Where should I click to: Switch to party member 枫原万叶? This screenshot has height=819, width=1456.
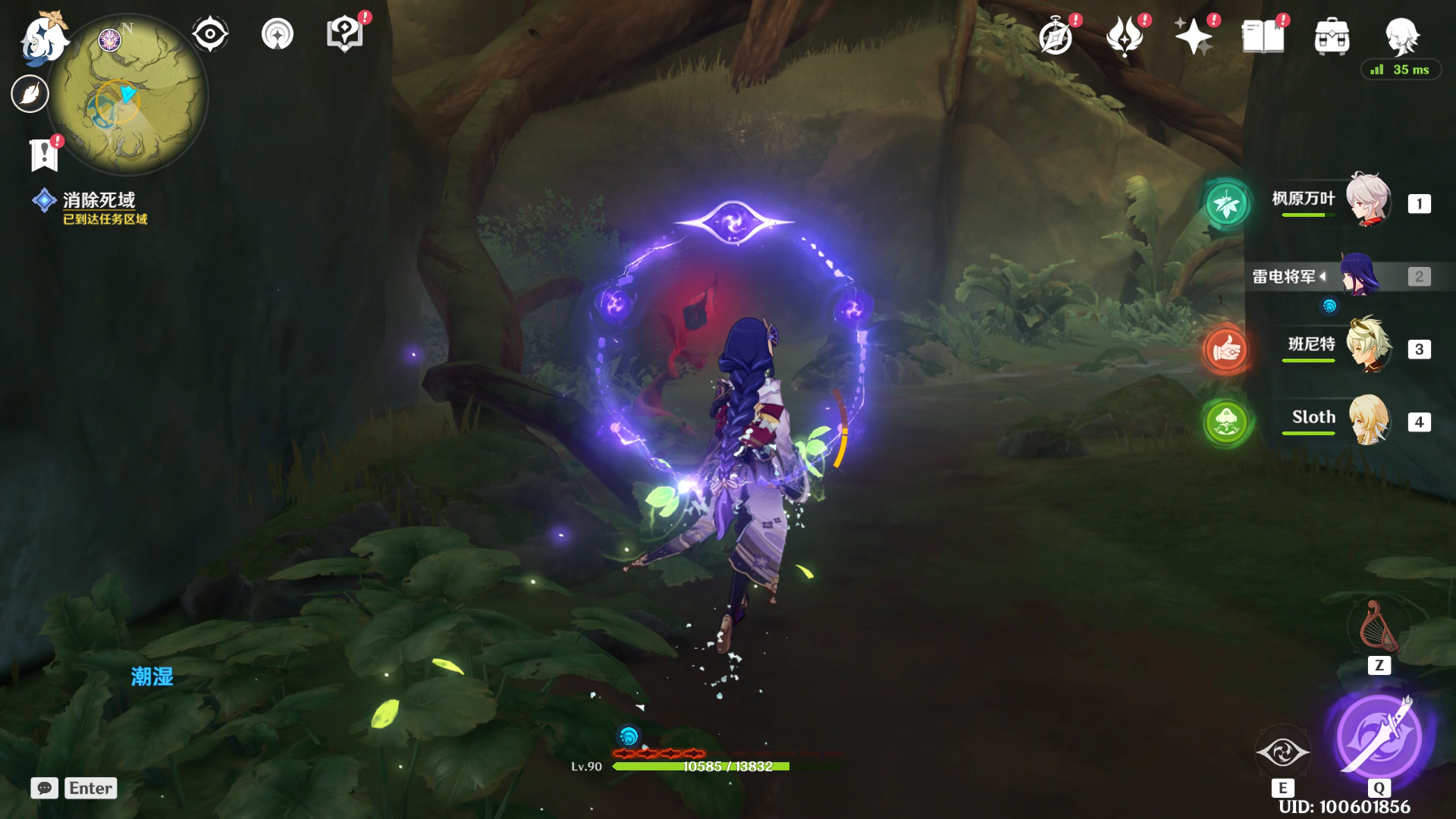(x=1367, y=201)
